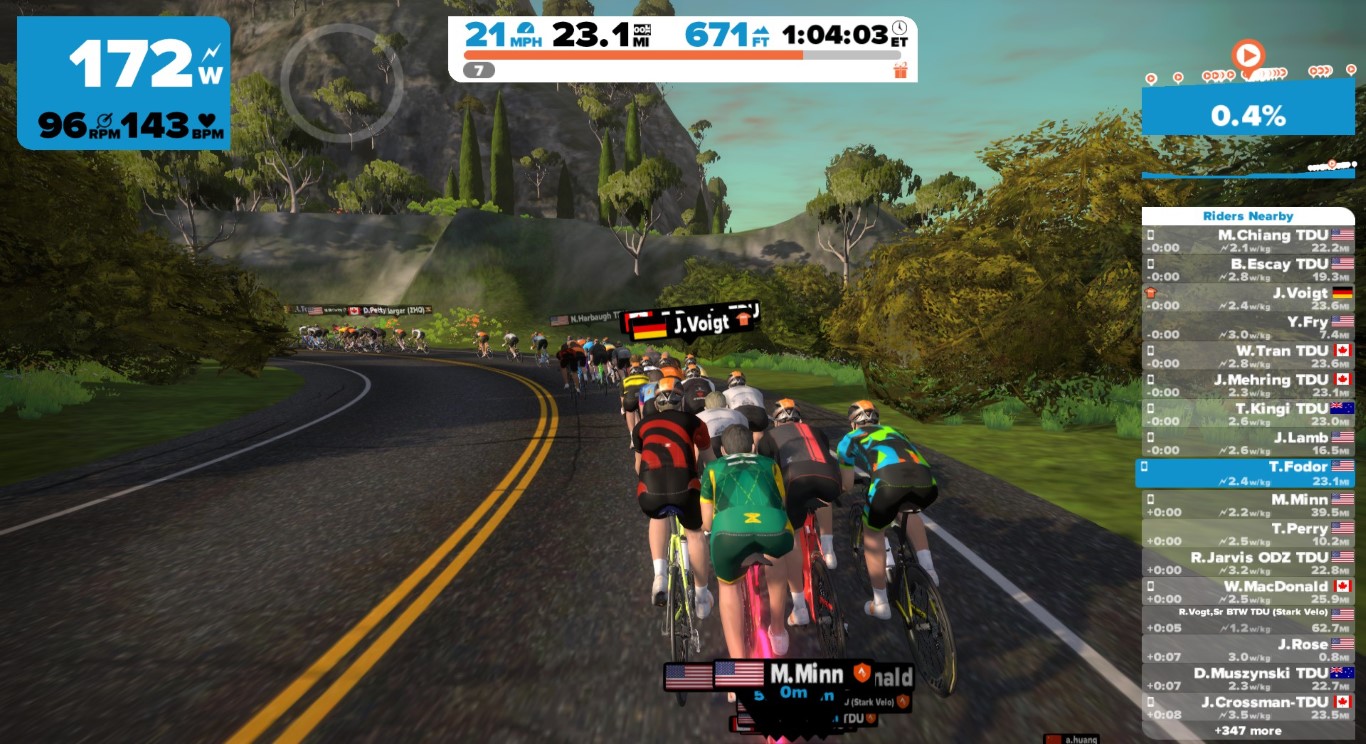View W.MacDonald in nearby riders
Viewport: 1366px width, 744px height.
(x=1248, y=592)
